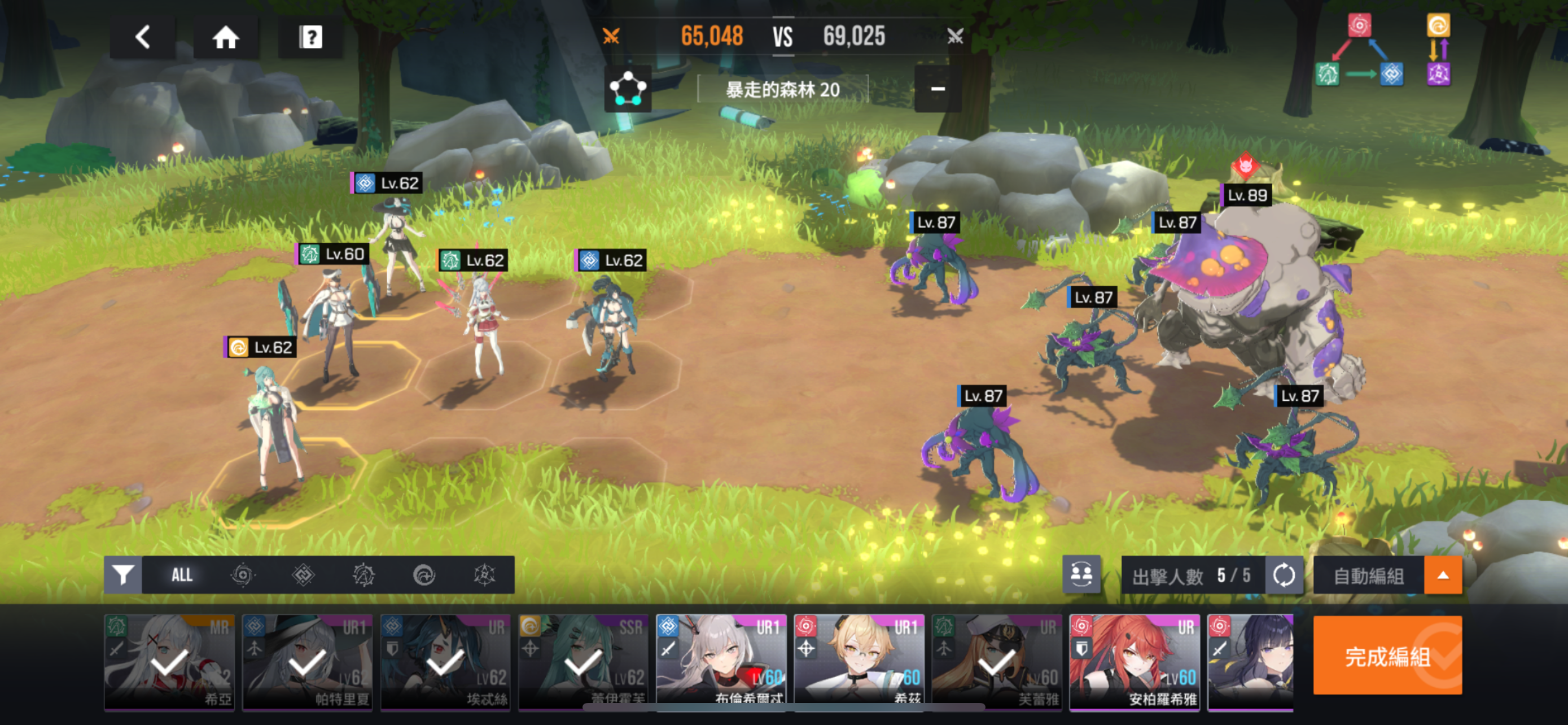Open the character filter funnel

point(123,575)
